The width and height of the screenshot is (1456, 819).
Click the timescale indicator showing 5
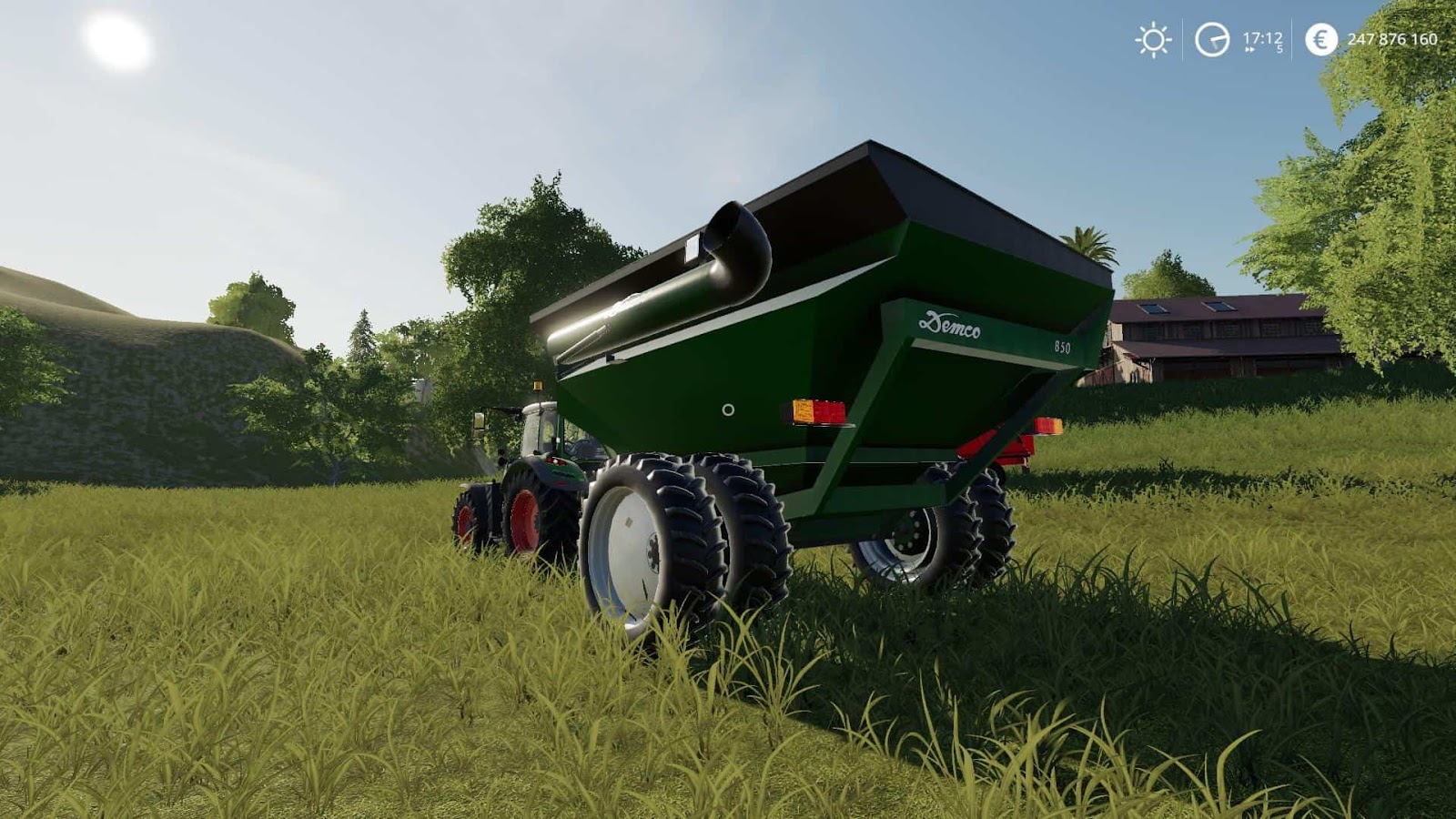point(1280,50)
